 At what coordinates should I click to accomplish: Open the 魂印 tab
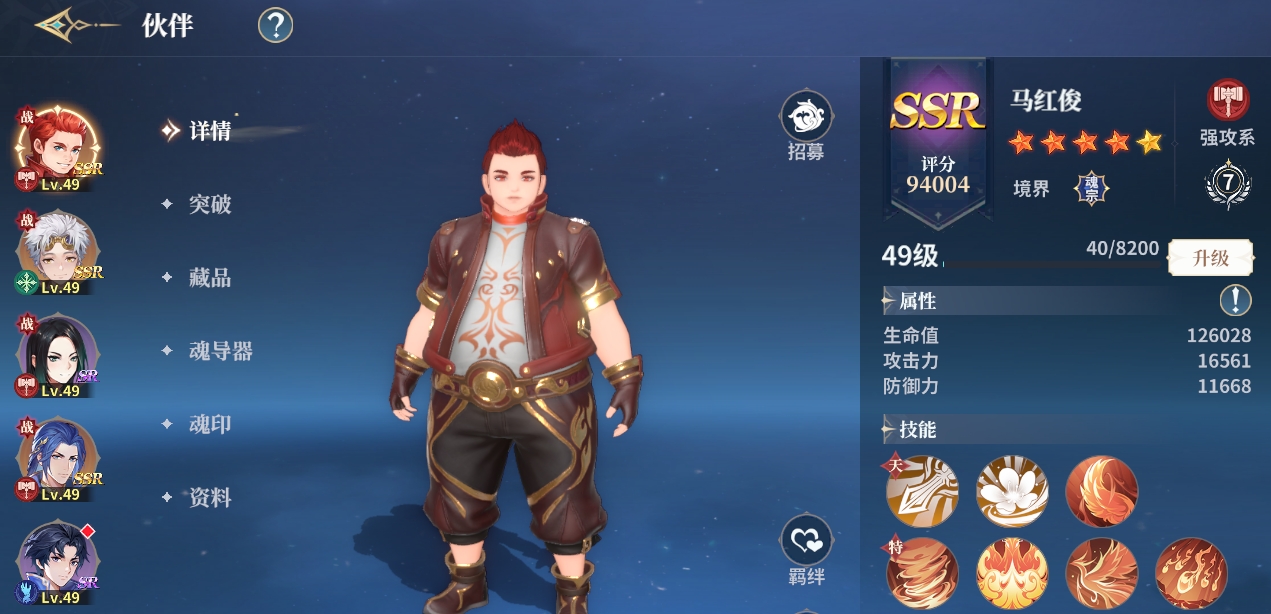point(210,424)
